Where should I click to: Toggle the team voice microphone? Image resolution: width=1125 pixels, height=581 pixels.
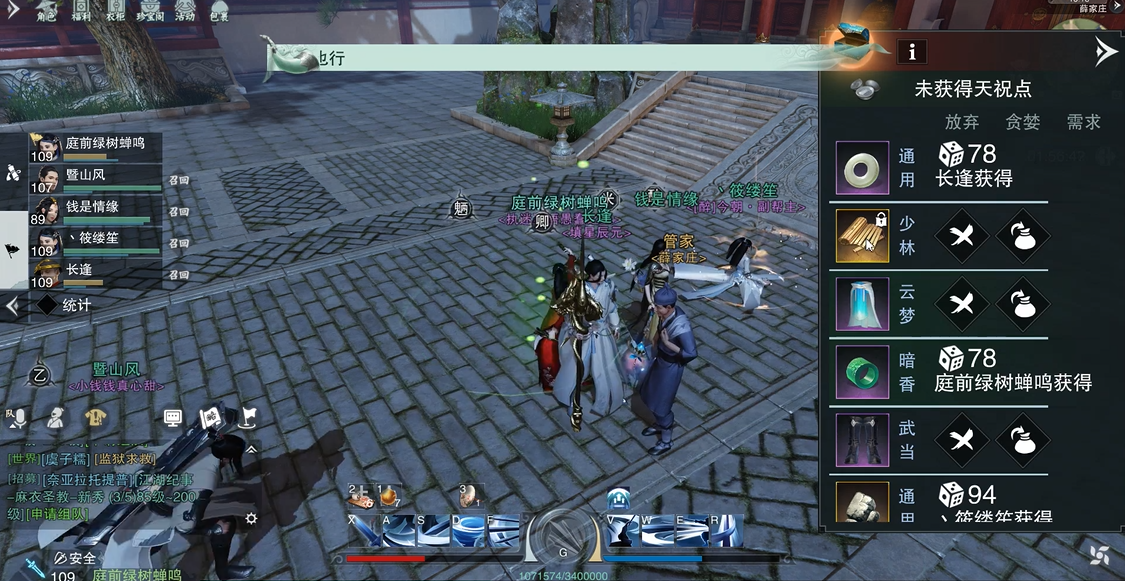[x=20, y=419]
